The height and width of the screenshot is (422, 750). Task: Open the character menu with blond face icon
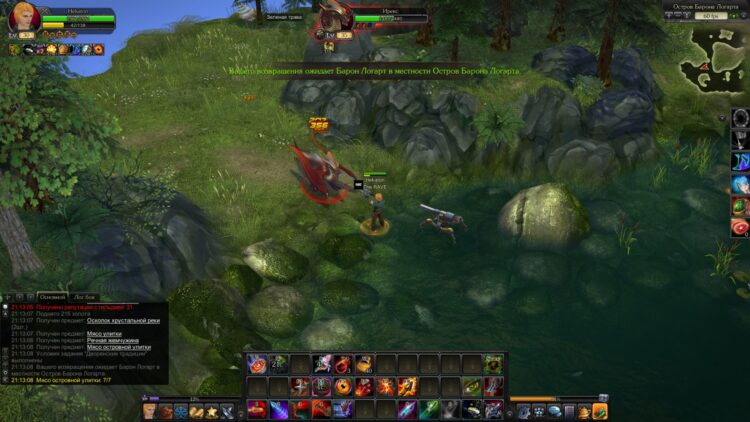coord(150,411)
